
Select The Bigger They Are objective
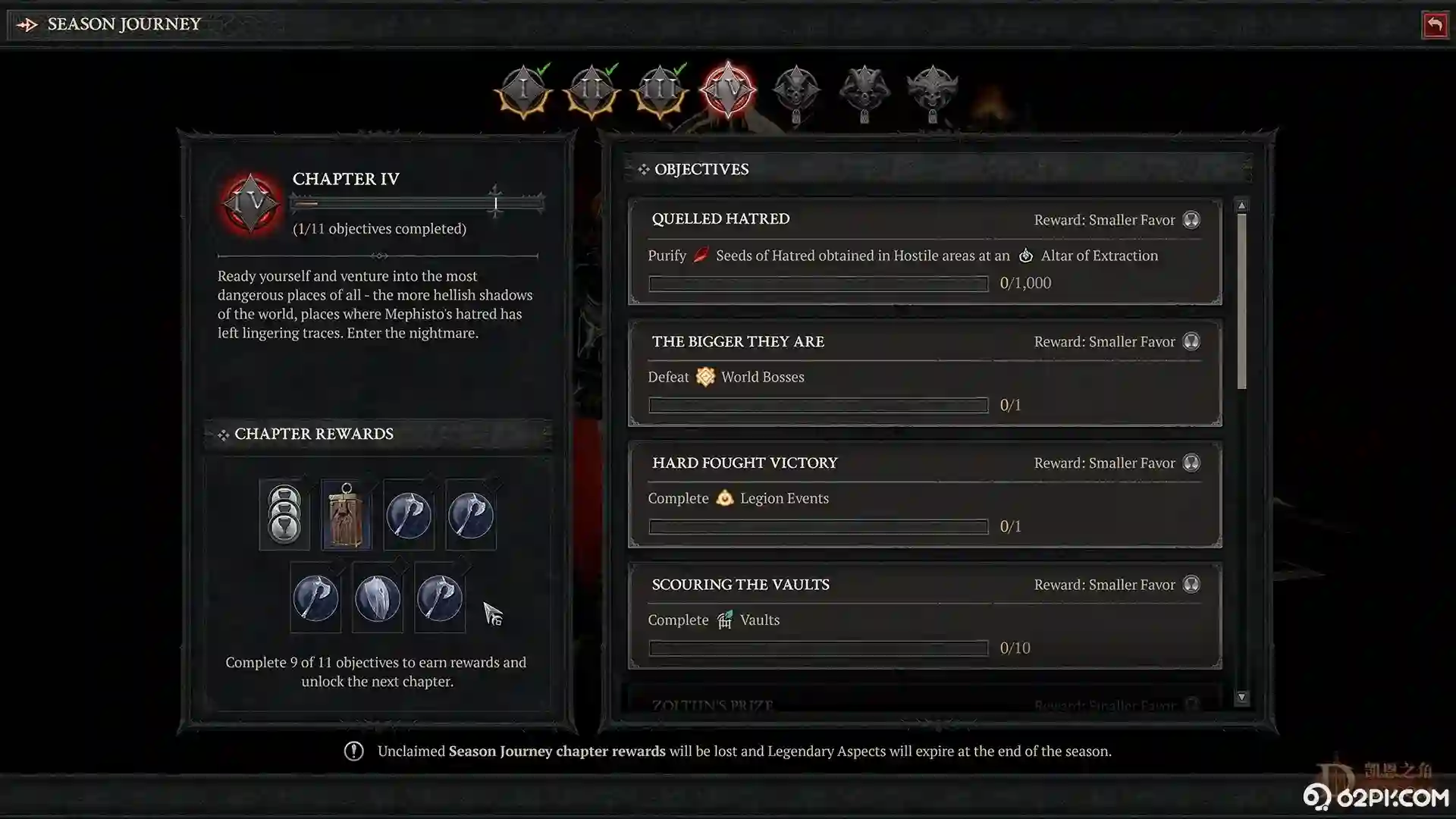coord(924,373)
